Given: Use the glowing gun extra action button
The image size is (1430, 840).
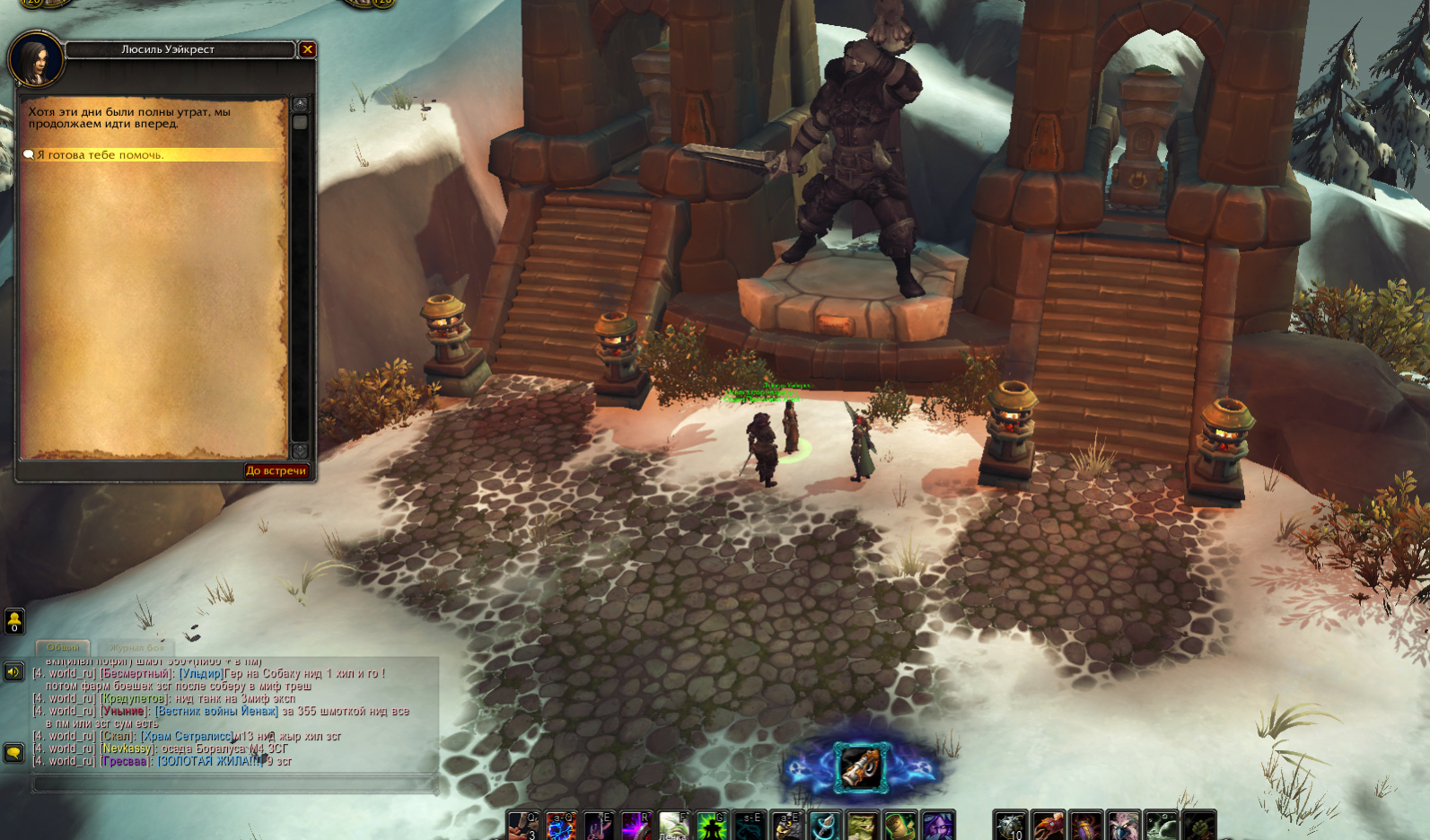Looking at the screenshot, I should point(861,767).
